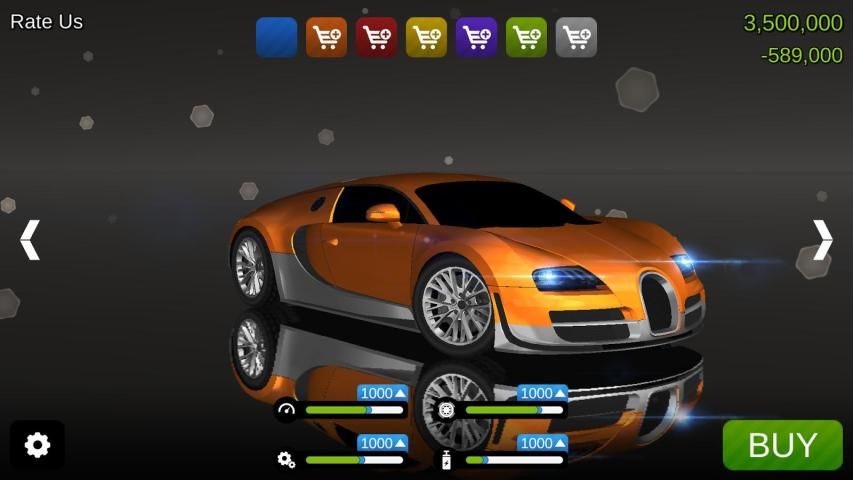
Task: Unlock the purple paint color
Action: point(476,37)
